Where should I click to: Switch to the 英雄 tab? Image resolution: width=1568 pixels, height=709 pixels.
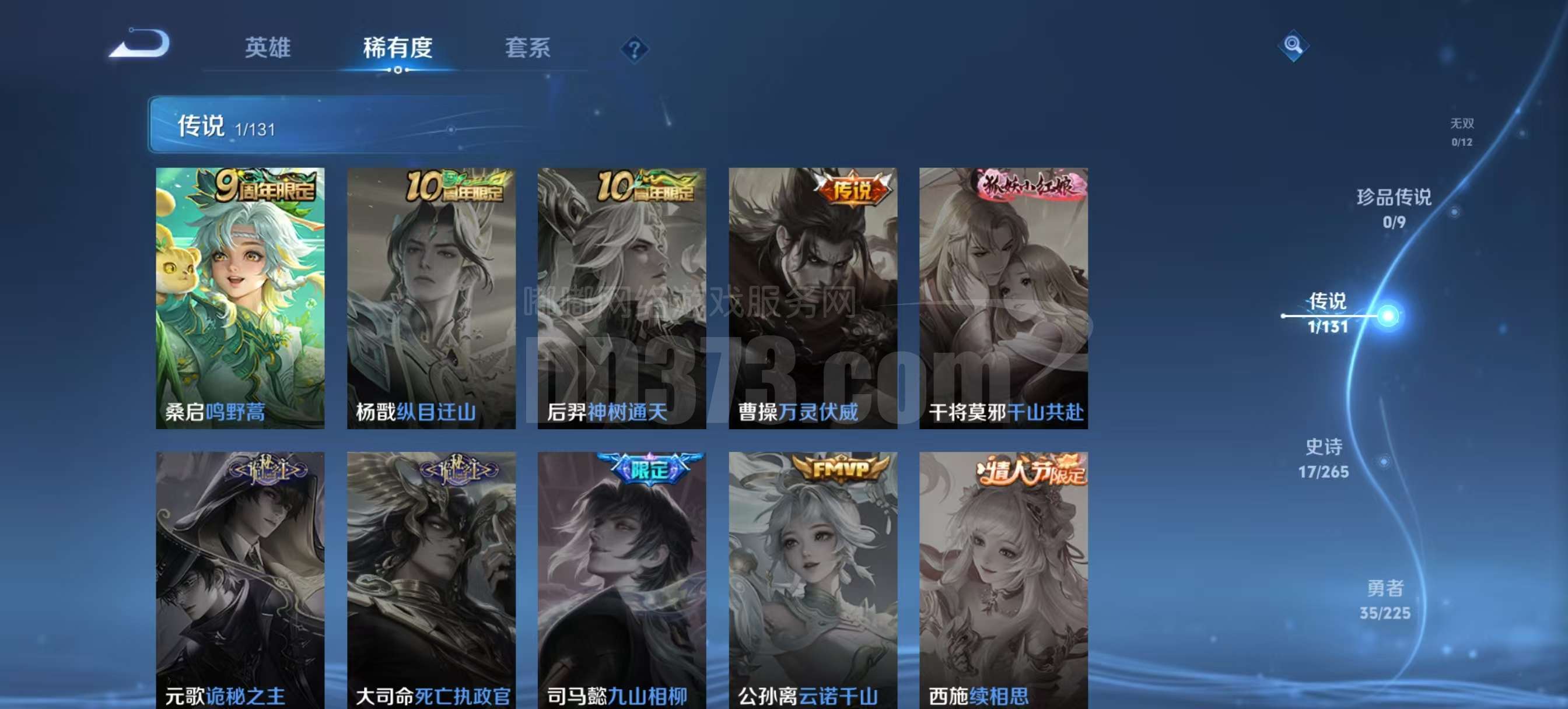(x=268, y=49)
